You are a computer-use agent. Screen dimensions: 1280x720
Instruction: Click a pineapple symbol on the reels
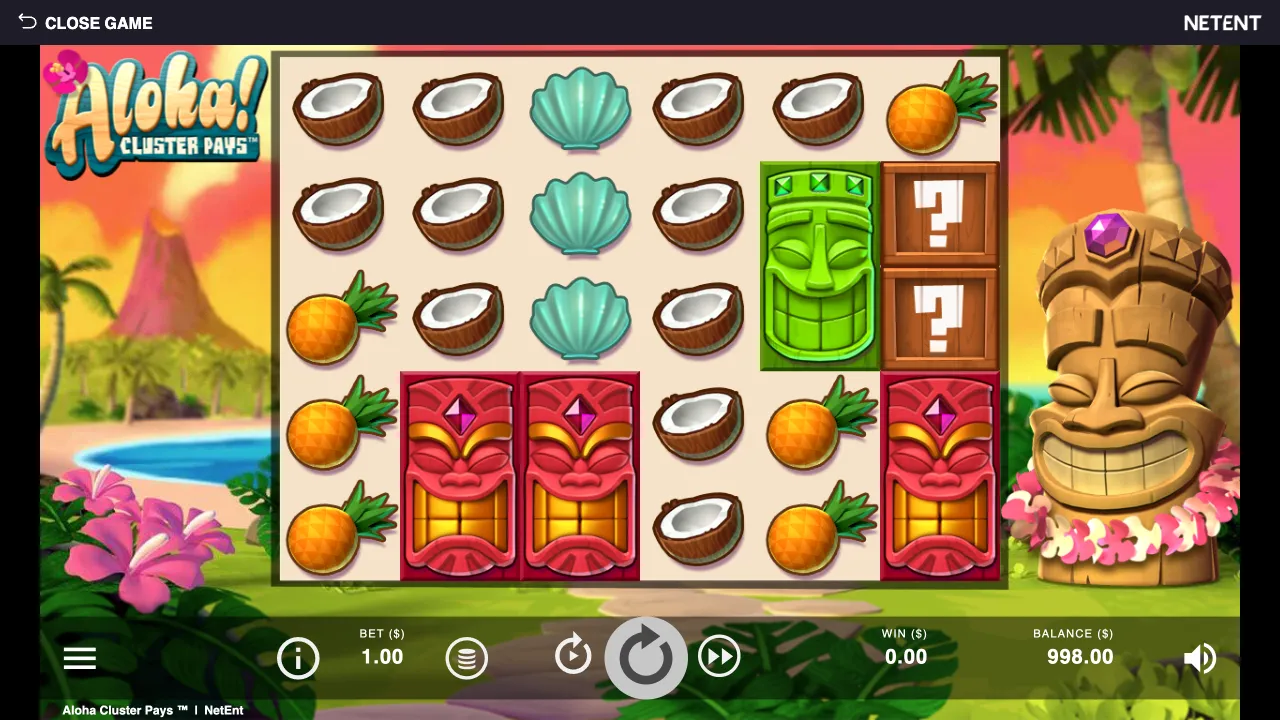point(338,318)
